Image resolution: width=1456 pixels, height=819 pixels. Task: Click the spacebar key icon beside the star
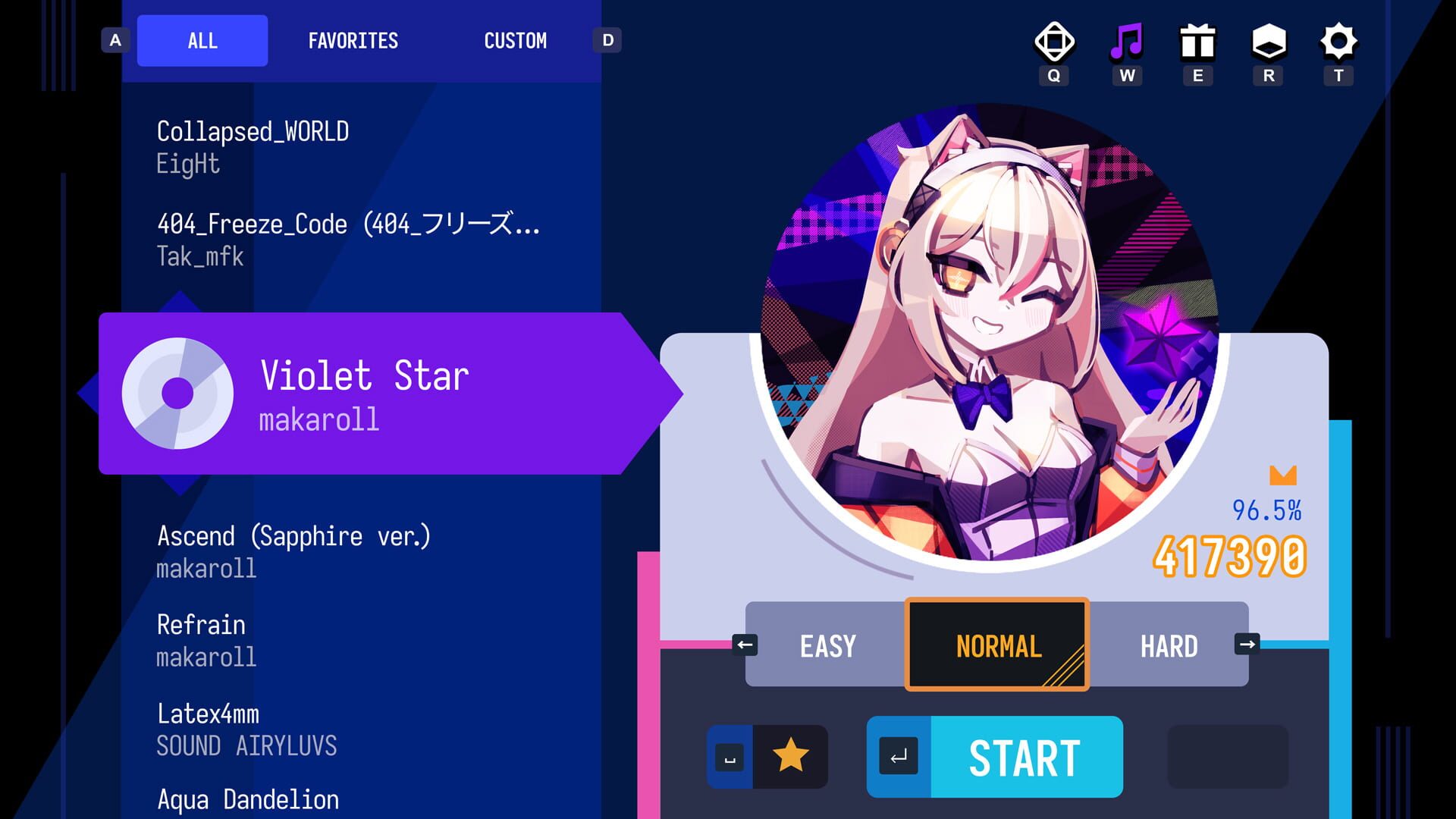[x=730, y=756]
